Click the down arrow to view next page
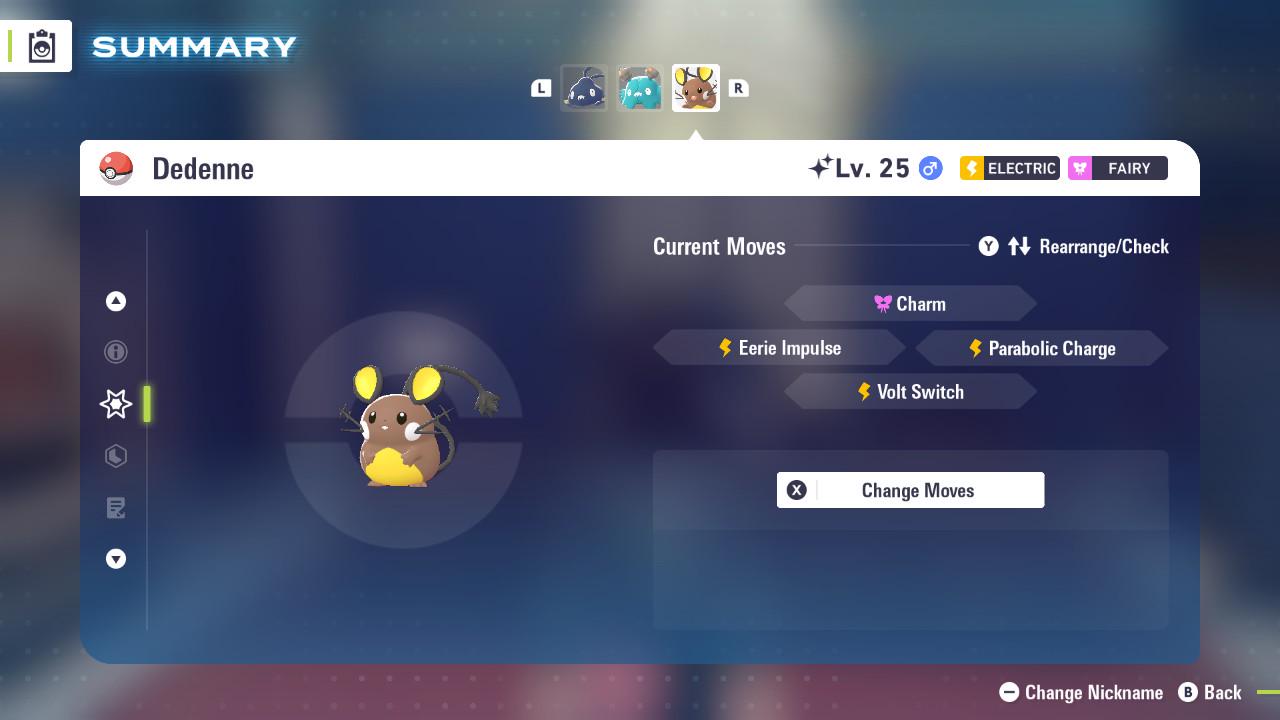1280x720 pixels. (x=116, y=559)
